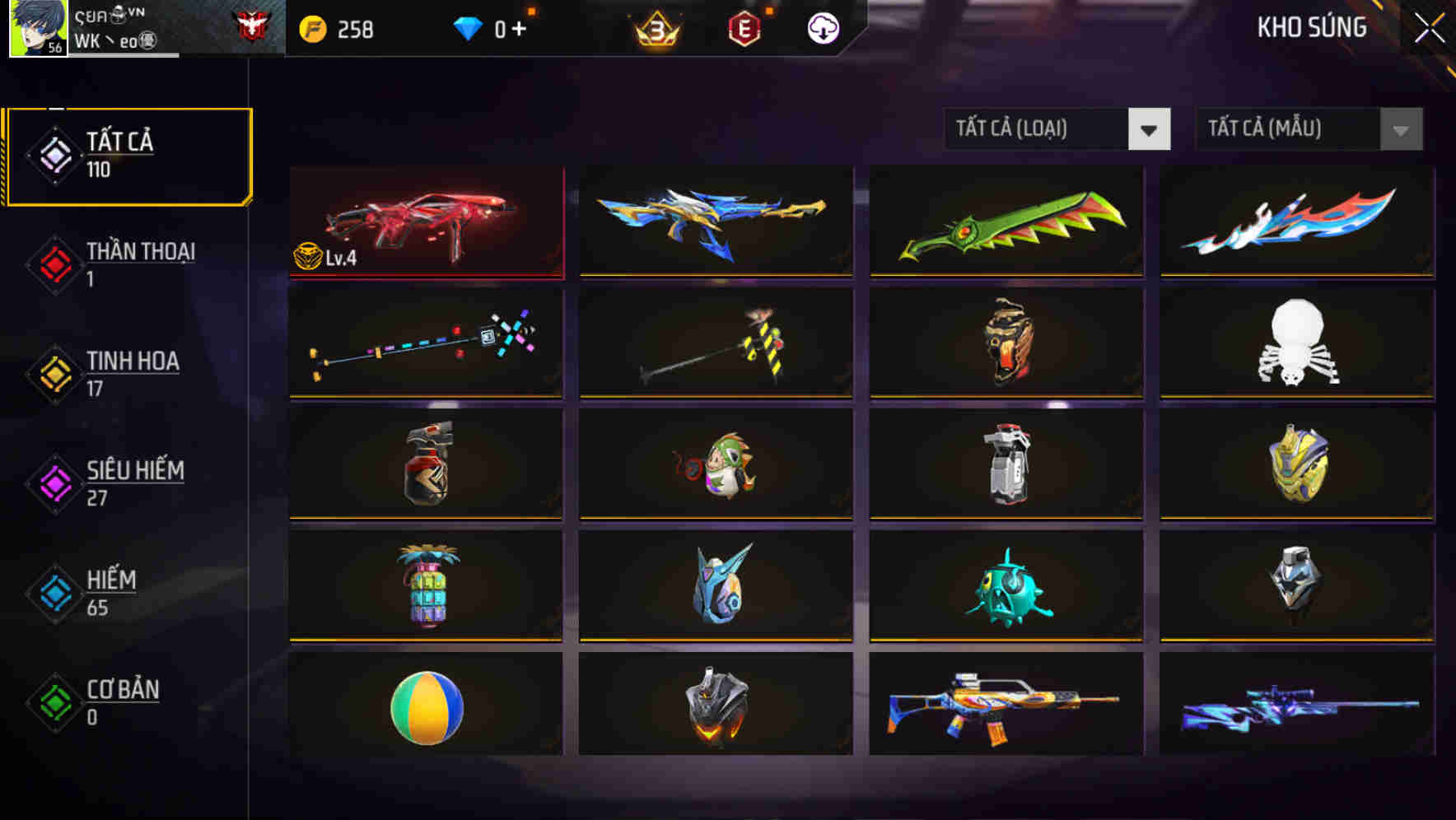The width and height of the screenshot is (1456, 820).
Task: Open the TẤT CẢ (MẪU) dropdown
Action: click(x=1285, y=129)
